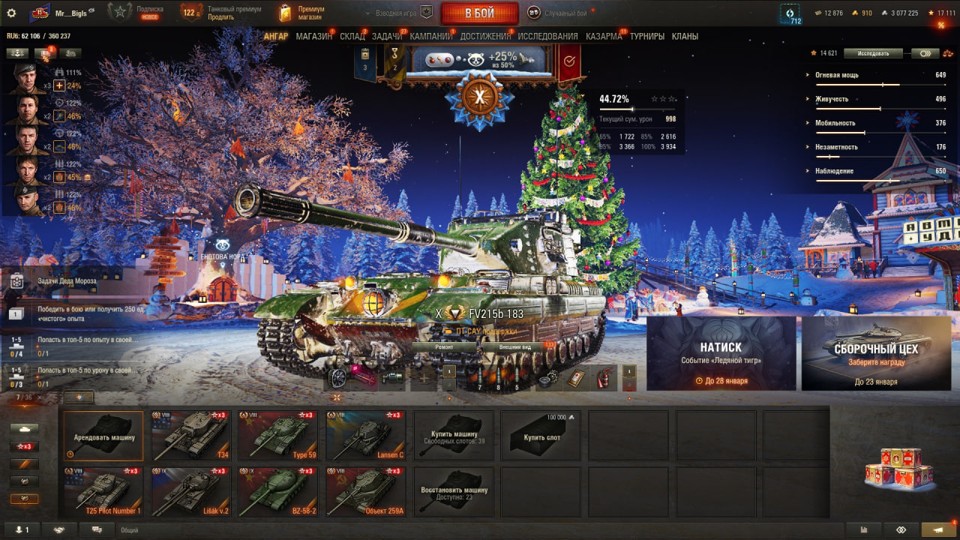Open the settings gear icon
Image resolution: width=960 pixels, height=540 pixels.
point(11,13)
